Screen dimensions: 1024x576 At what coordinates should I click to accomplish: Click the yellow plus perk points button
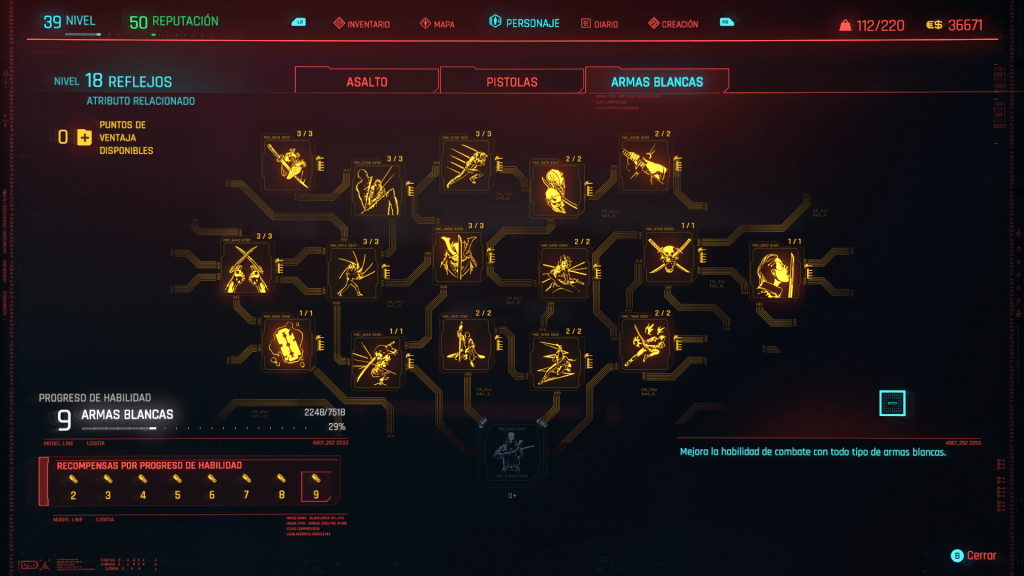click(83, 137)
